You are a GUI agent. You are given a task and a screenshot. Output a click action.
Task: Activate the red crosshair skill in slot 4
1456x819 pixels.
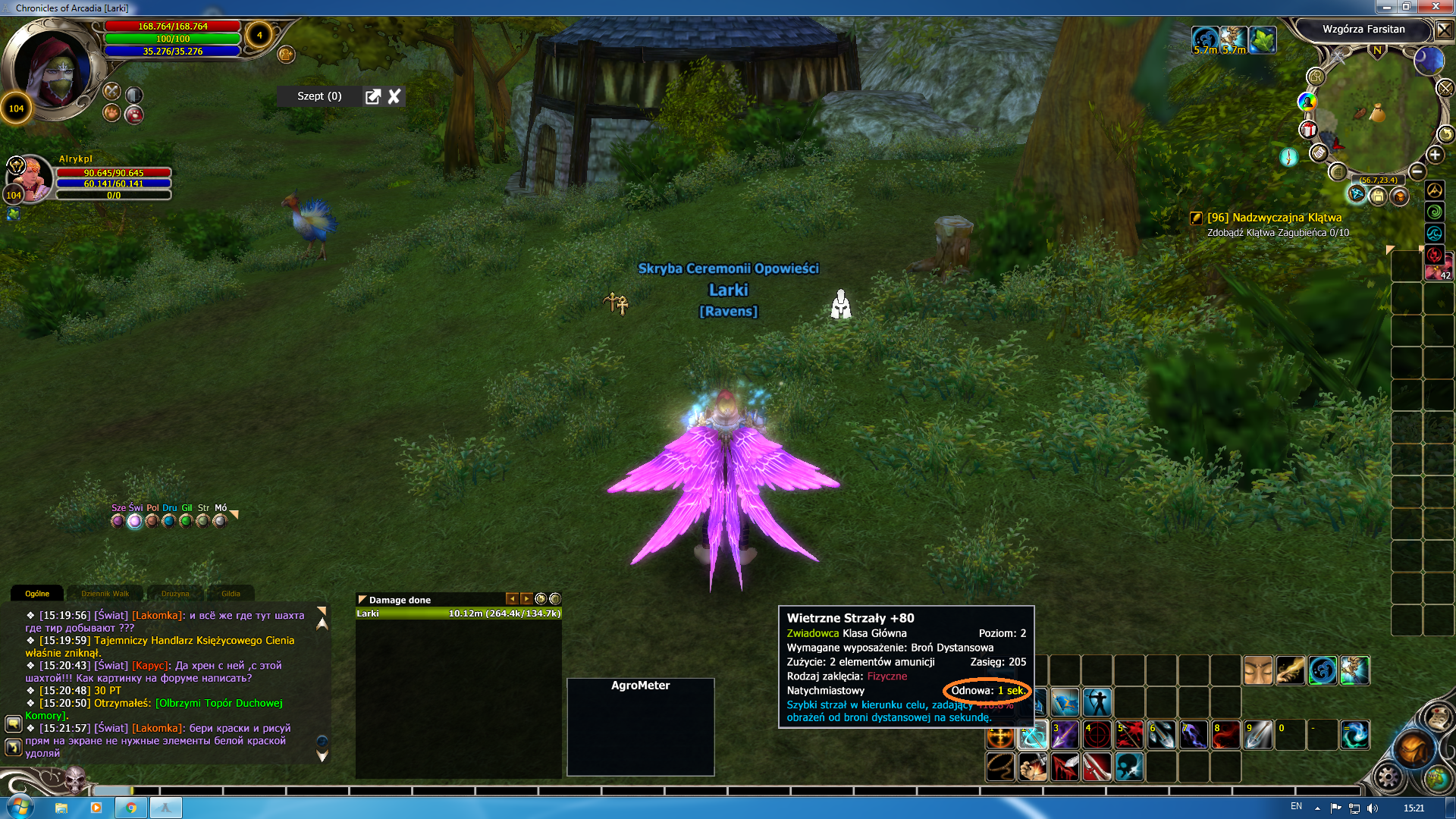[x=1097, y=735]
